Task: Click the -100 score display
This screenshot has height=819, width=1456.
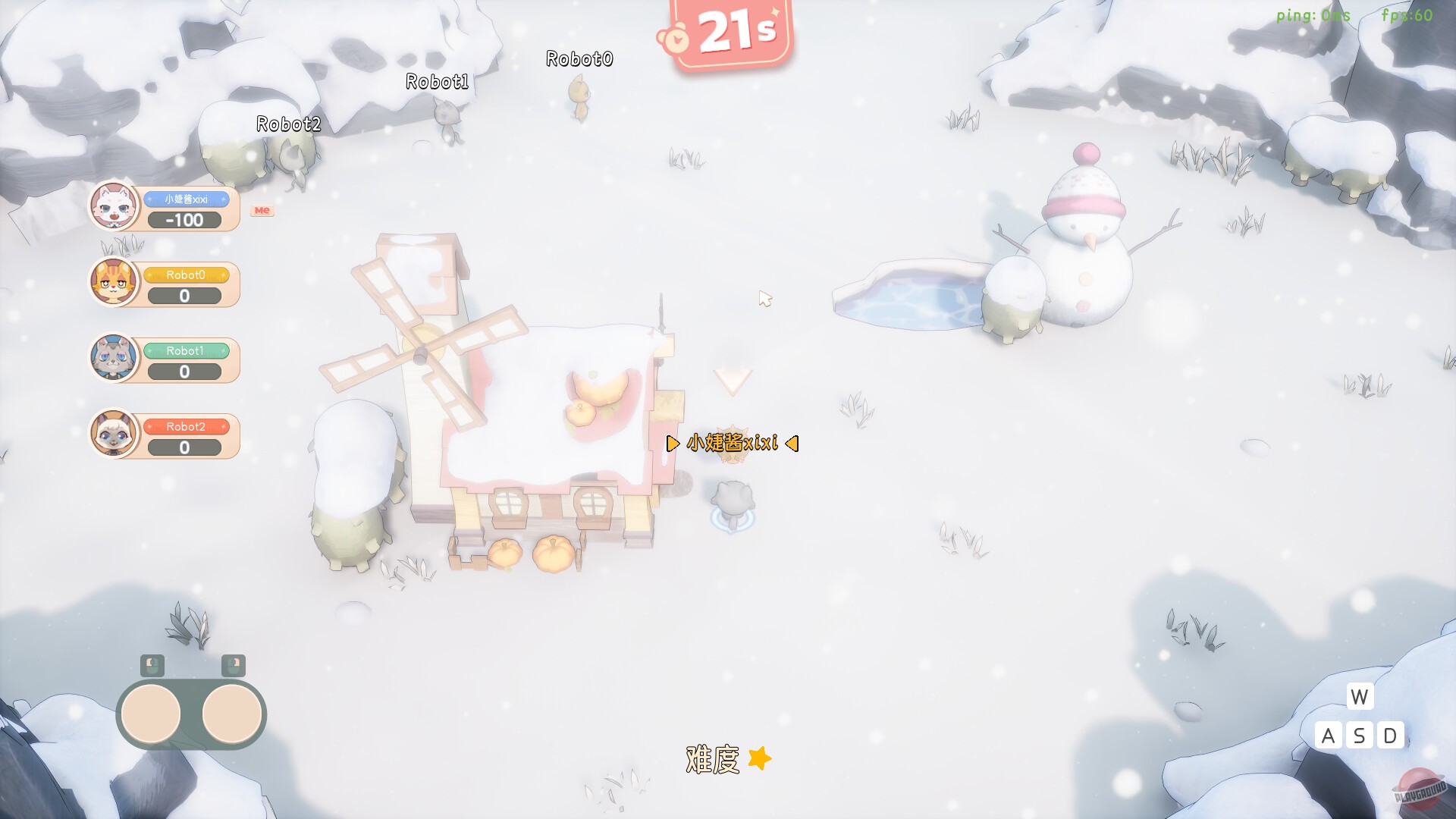Action: coord(185,221)
